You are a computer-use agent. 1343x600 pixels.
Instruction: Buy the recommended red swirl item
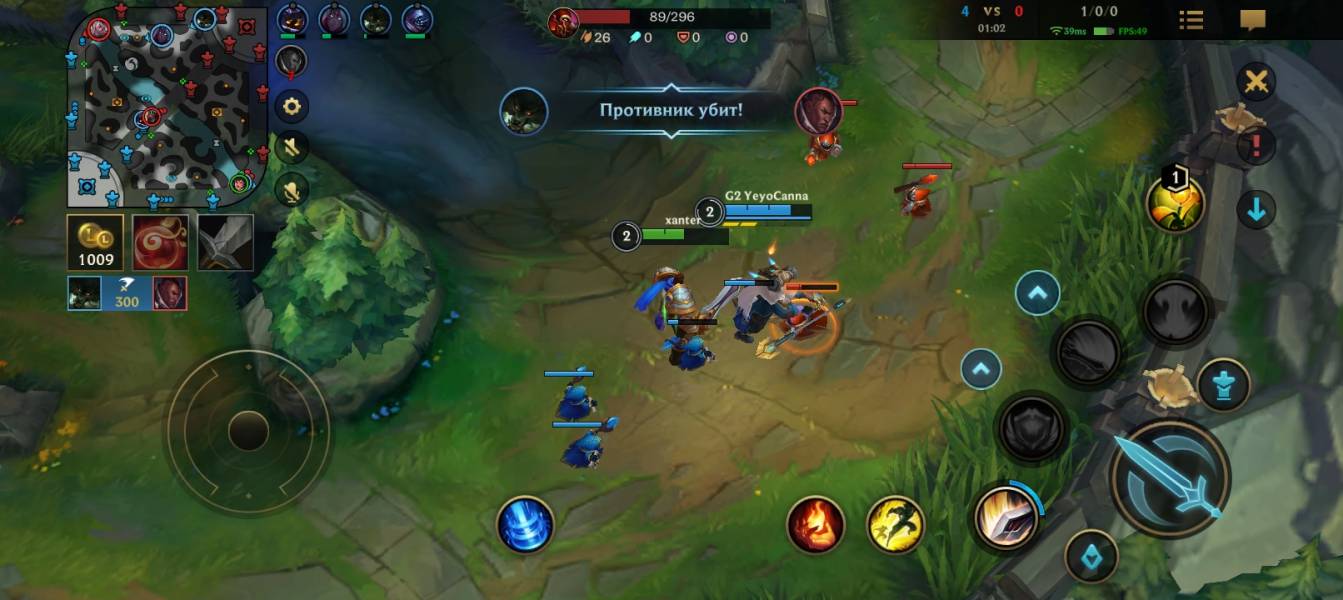point(160,242)
